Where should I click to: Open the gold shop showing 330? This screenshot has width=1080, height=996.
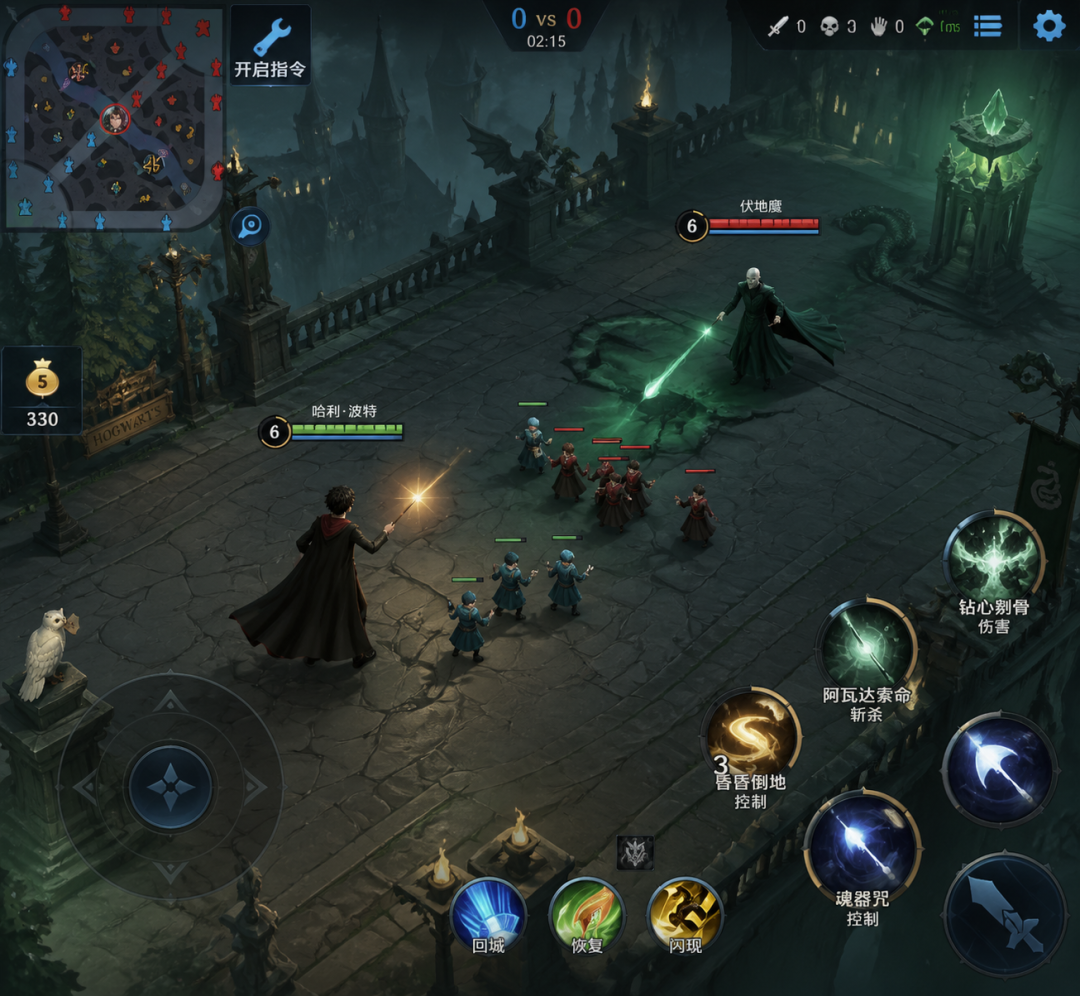[42, 391]
